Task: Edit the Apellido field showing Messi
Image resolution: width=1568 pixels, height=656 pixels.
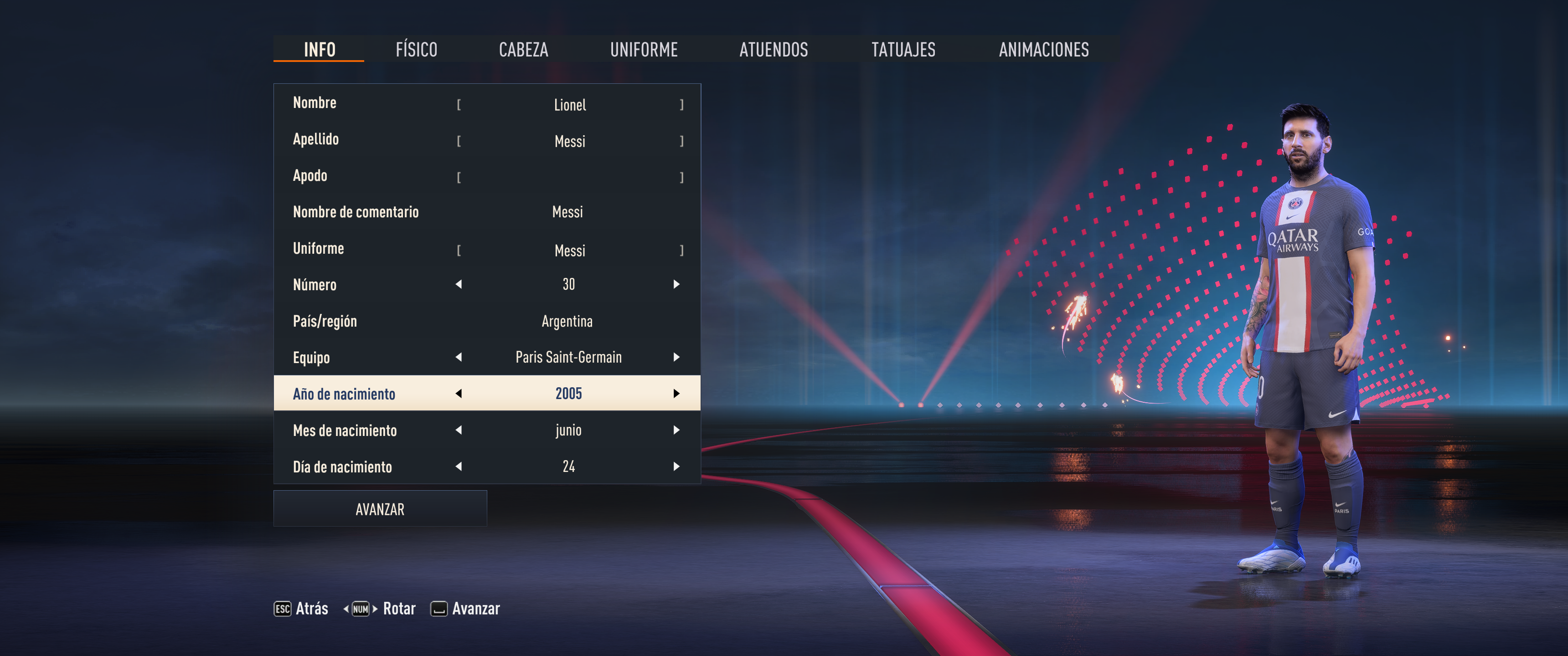Action: 570,141
